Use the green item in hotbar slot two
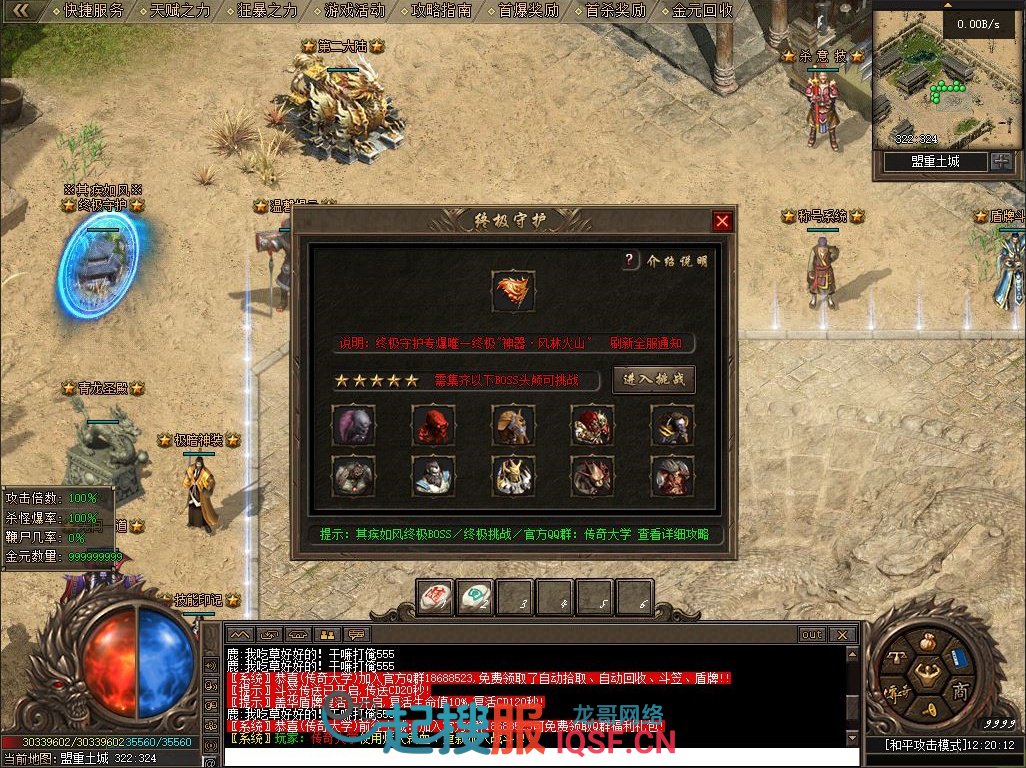This screenshot has width=1026, height=768. (475, 597)
